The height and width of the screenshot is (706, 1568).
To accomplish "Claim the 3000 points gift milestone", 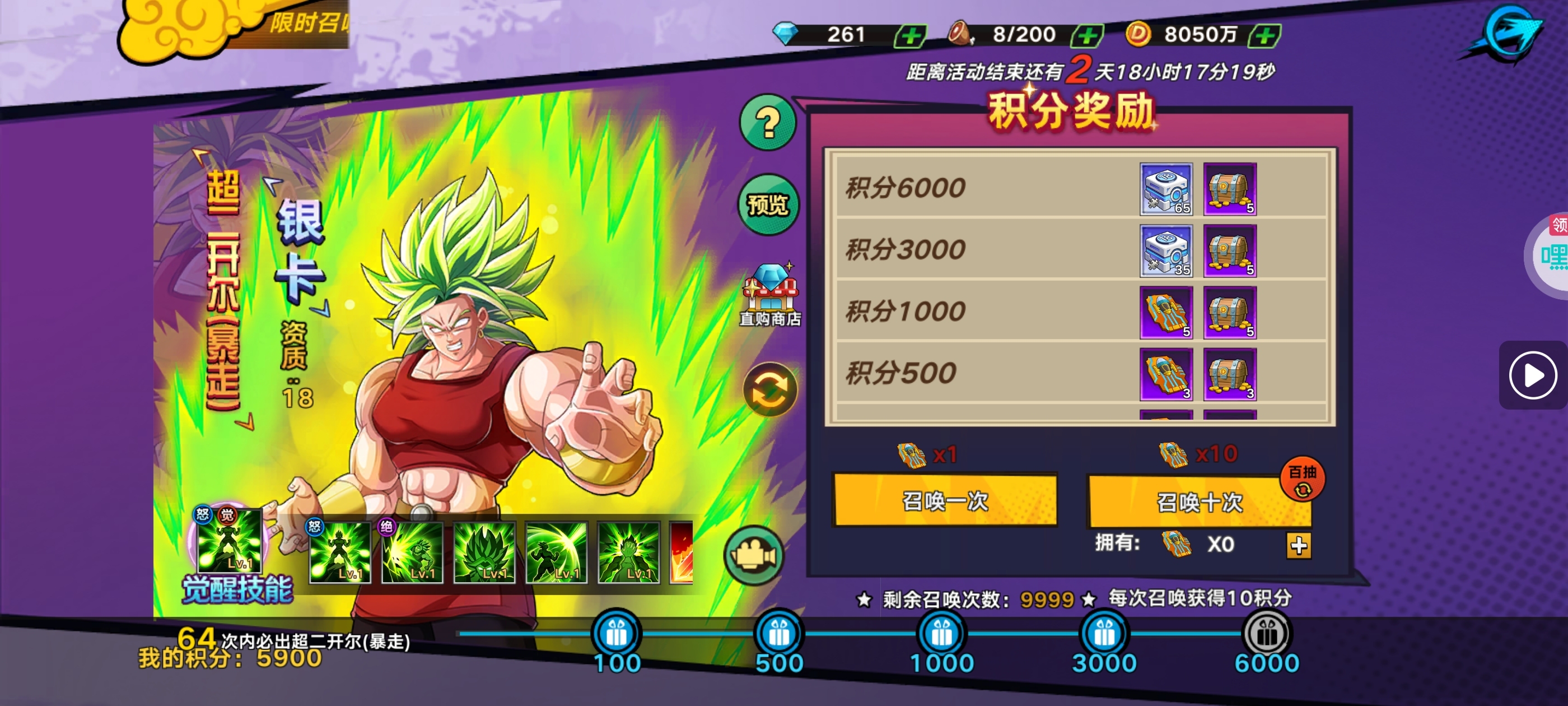I will 1104,635.
